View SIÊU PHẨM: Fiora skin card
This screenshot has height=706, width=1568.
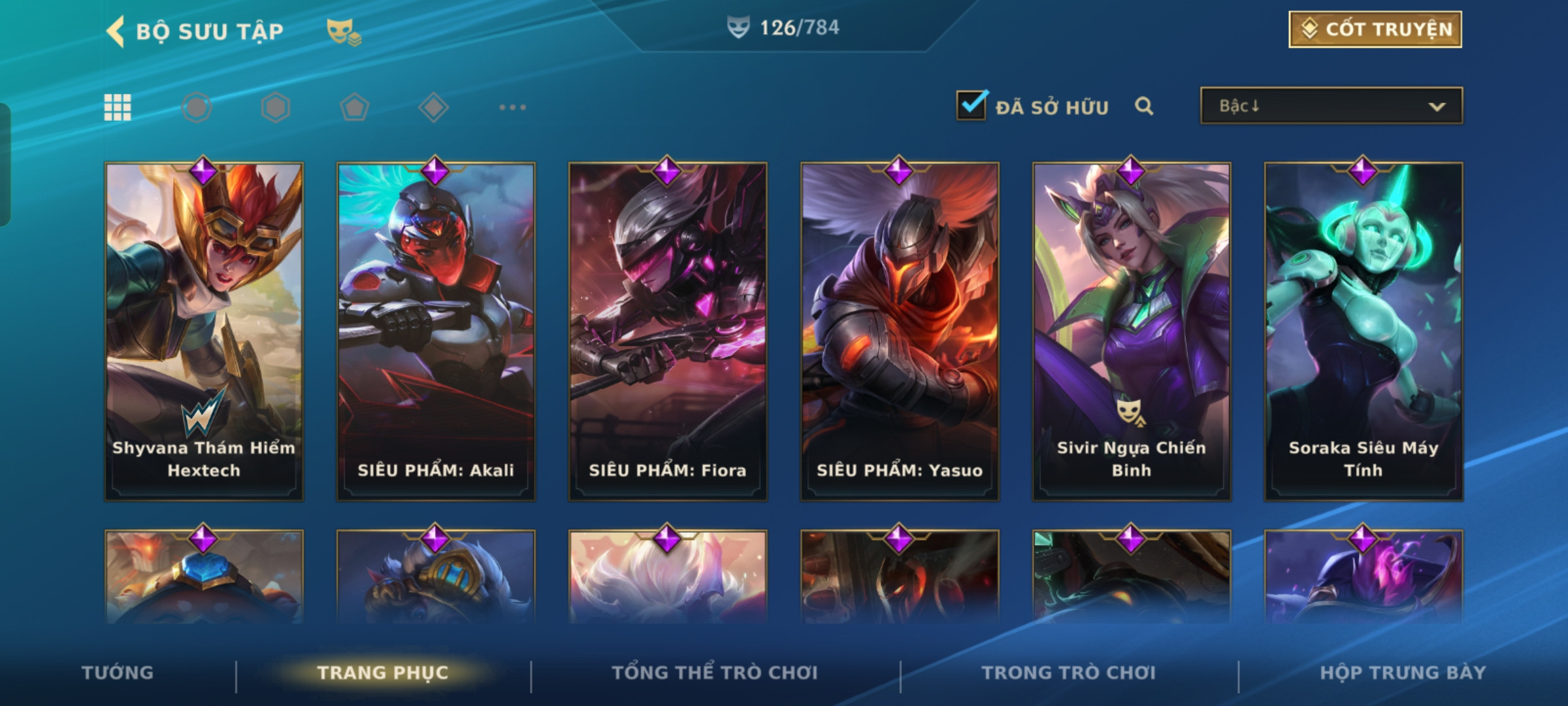pyautogui.click(x=668, y=331)
